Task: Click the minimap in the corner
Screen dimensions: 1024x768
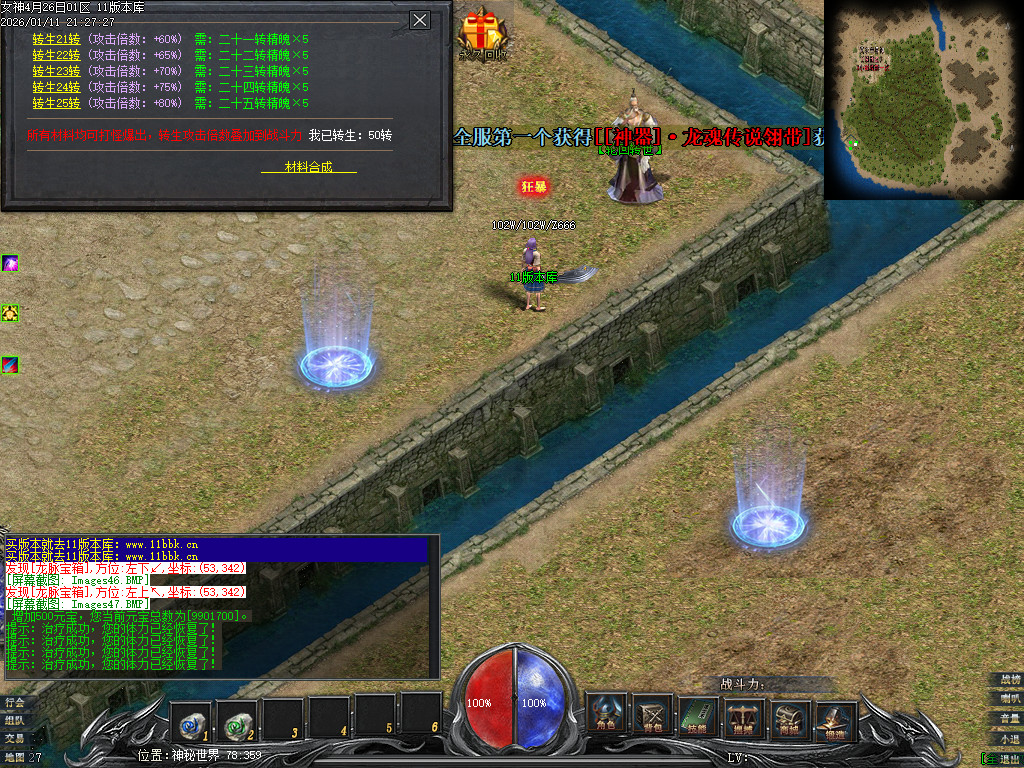Action: [x=923, y=98]
